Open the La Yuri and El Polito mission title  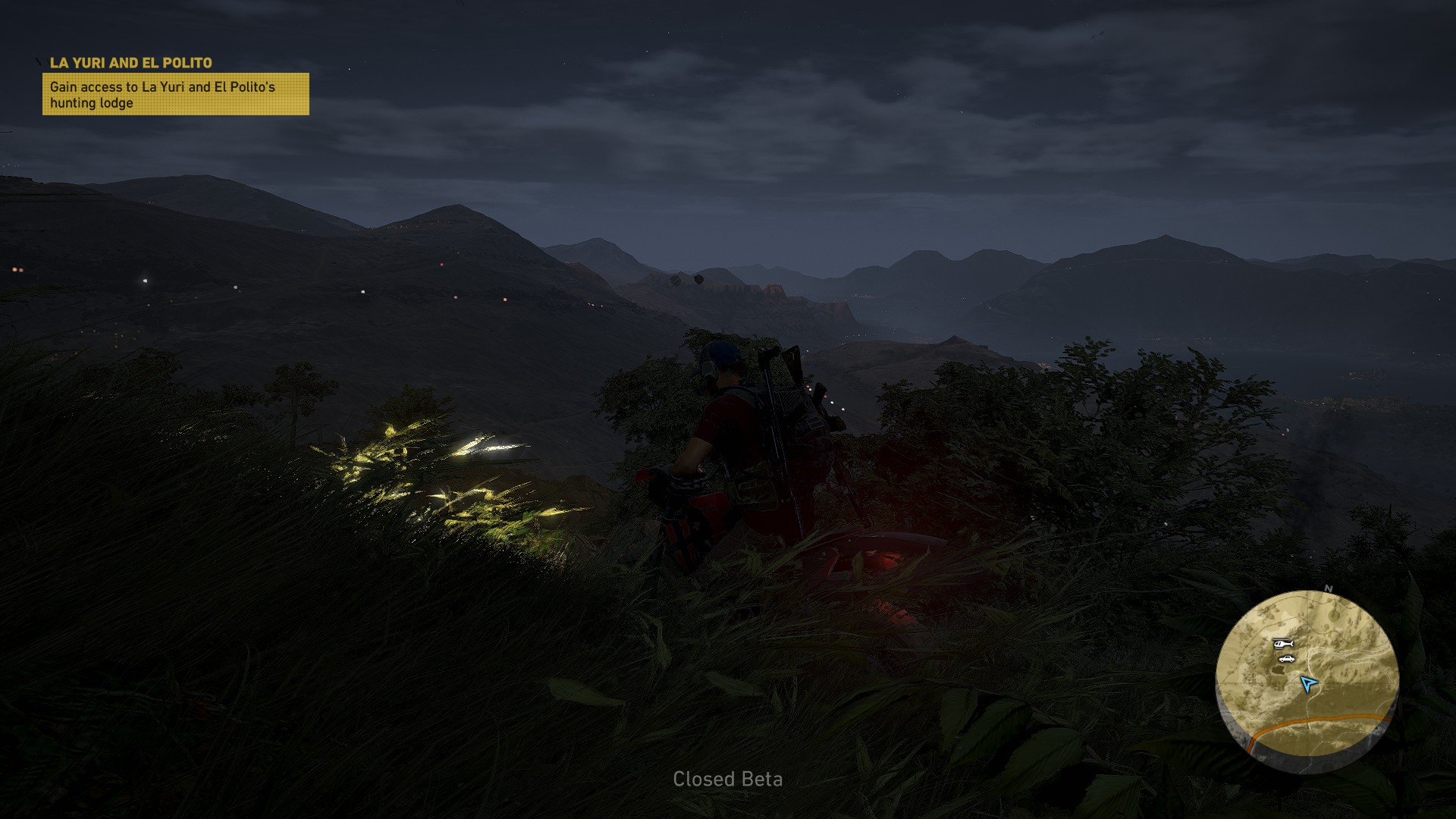130,63
